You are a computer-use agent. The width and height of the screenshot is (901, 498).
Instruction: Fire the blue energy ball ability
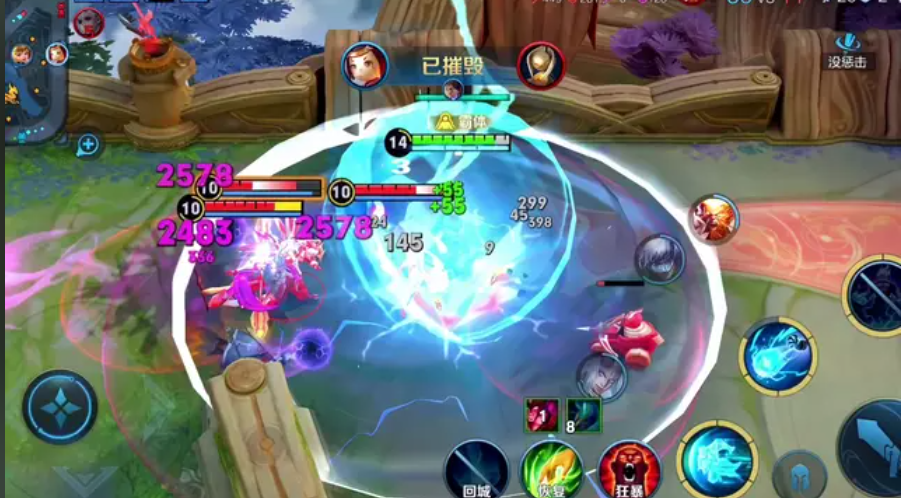[778, 357]
